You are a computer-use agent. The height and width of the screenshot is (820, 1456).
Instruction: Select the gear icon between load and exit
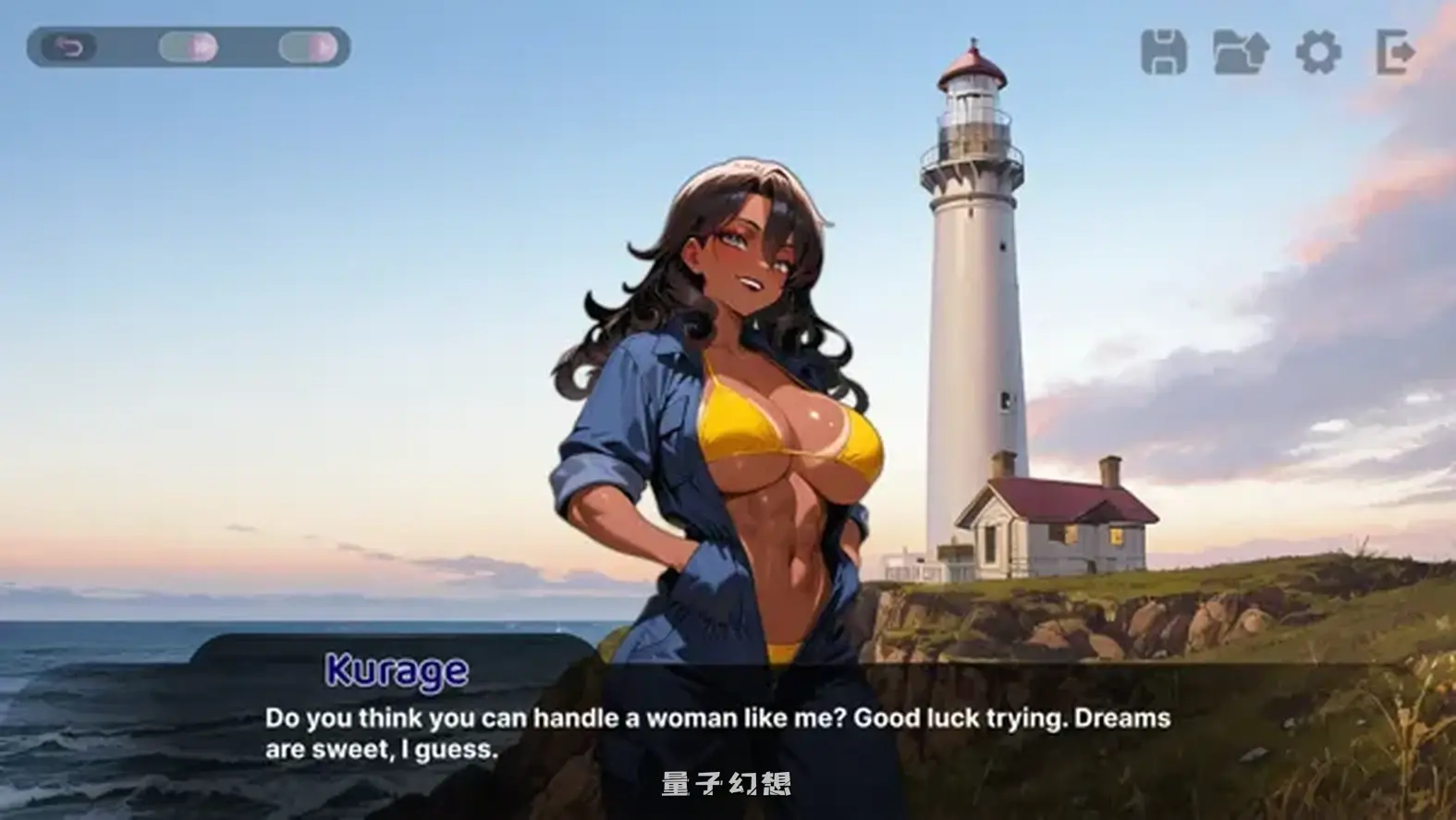1320,53
